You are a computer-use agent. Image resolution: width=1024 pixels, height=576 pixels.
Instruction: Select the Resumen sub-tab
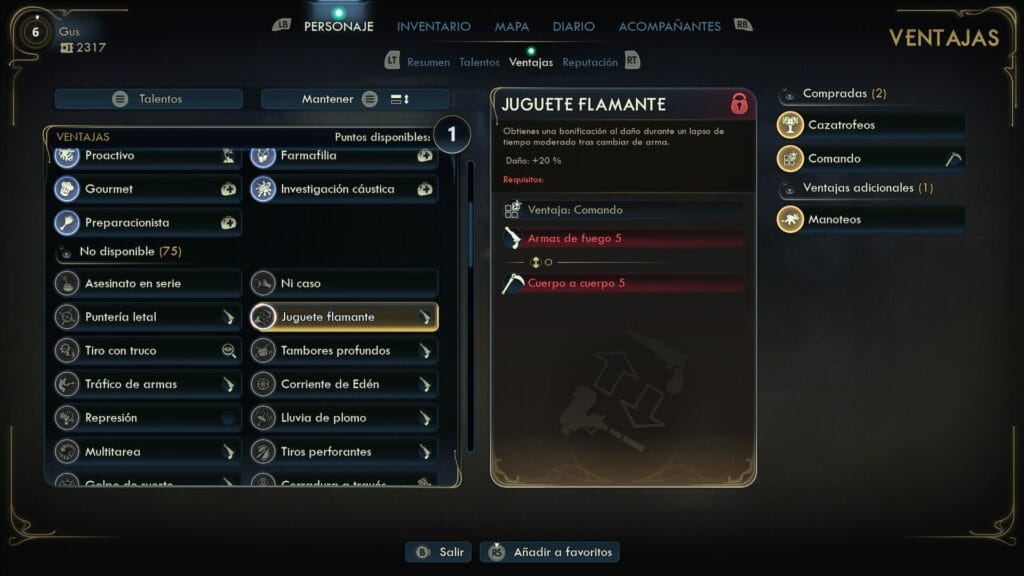(428, 62)
